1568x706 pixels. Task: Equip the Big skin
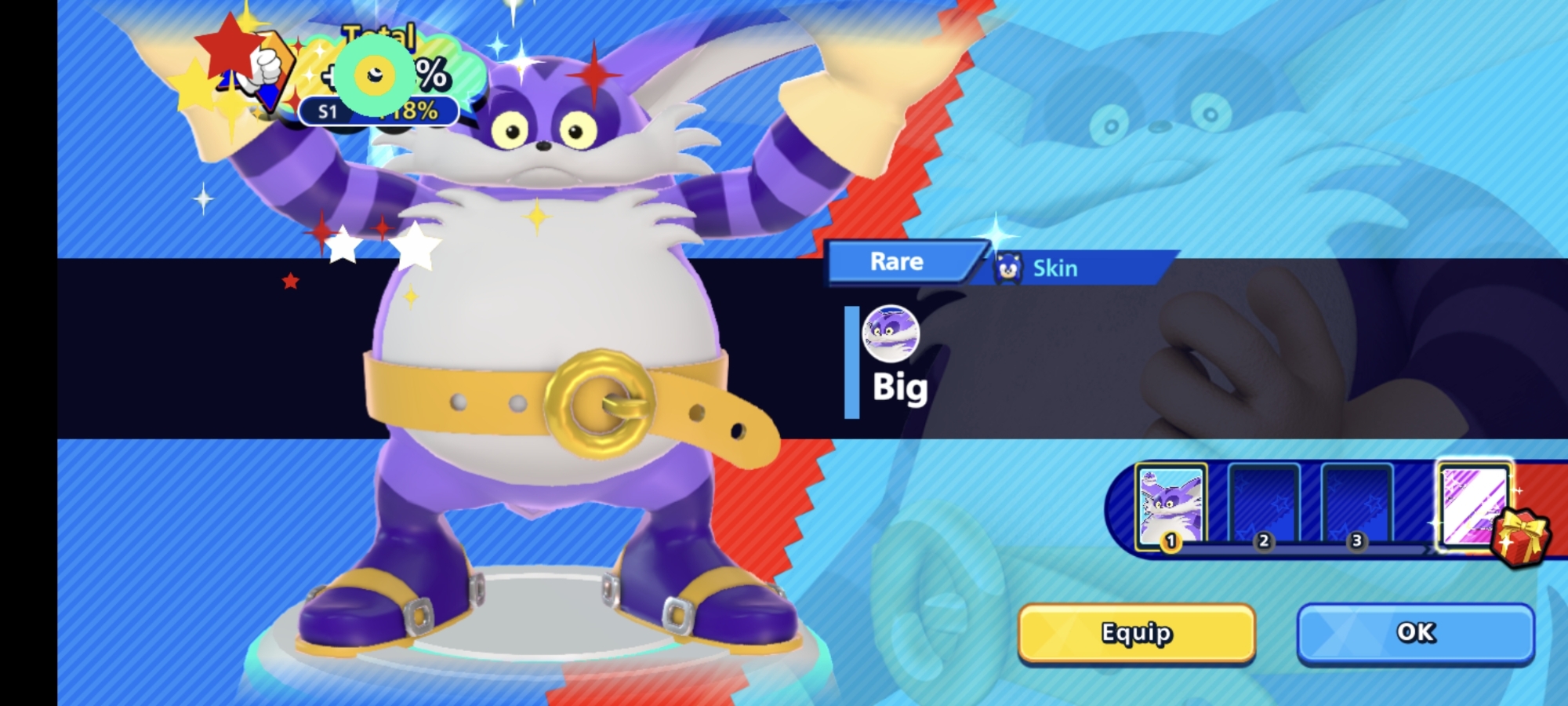[1136, 633]
